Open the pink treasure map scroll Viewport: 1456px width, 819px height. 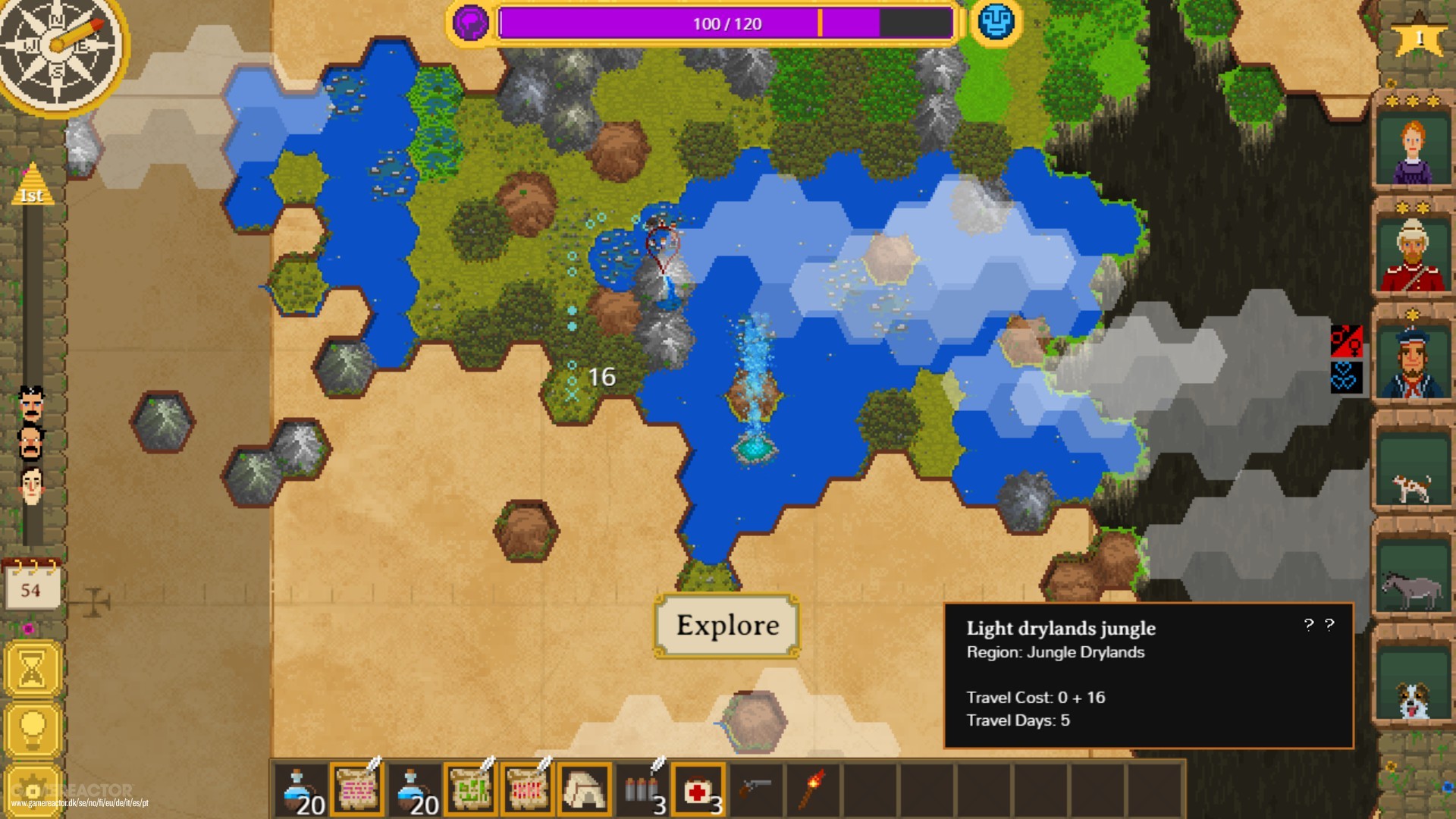[x=358, y=789]
